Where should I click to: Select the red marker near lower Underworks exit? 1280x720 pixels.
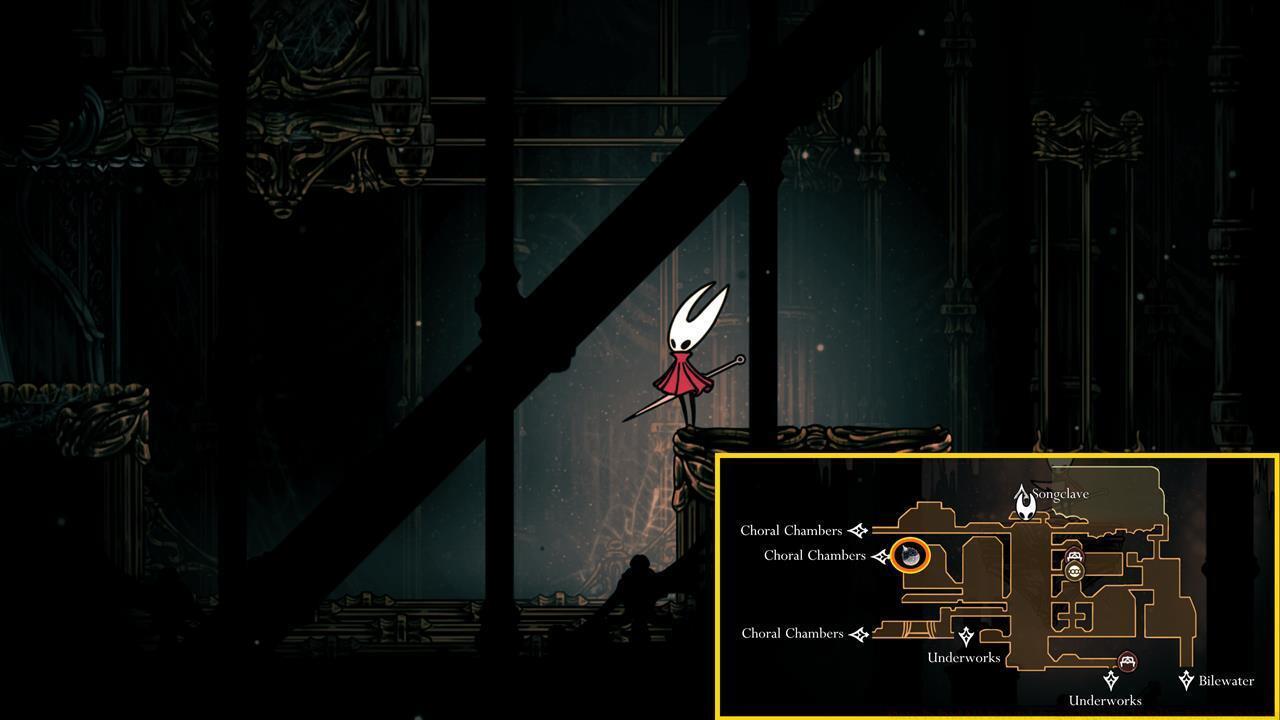tap(1129, 660)
